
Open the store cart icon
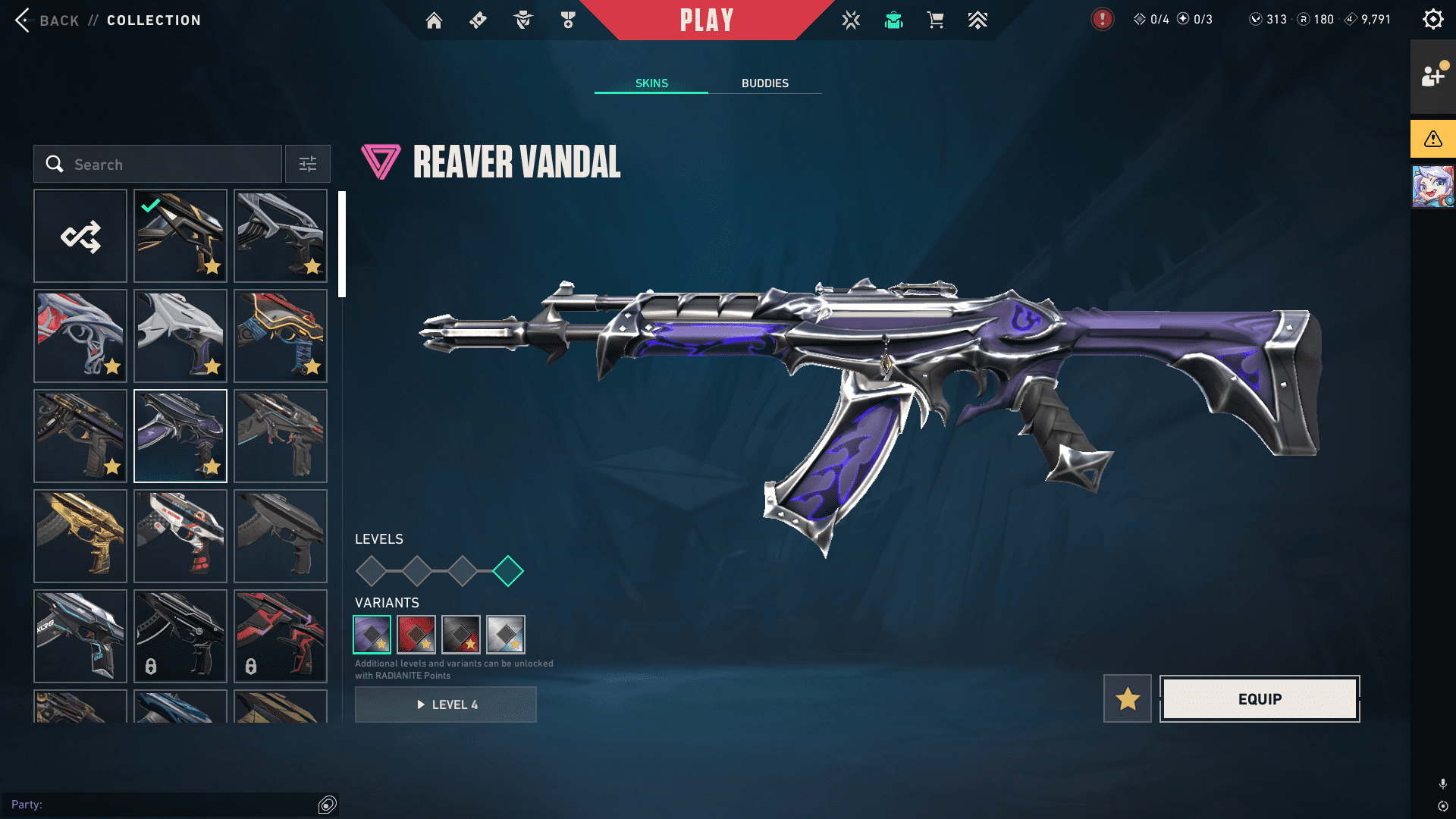[x=936, y=20]
